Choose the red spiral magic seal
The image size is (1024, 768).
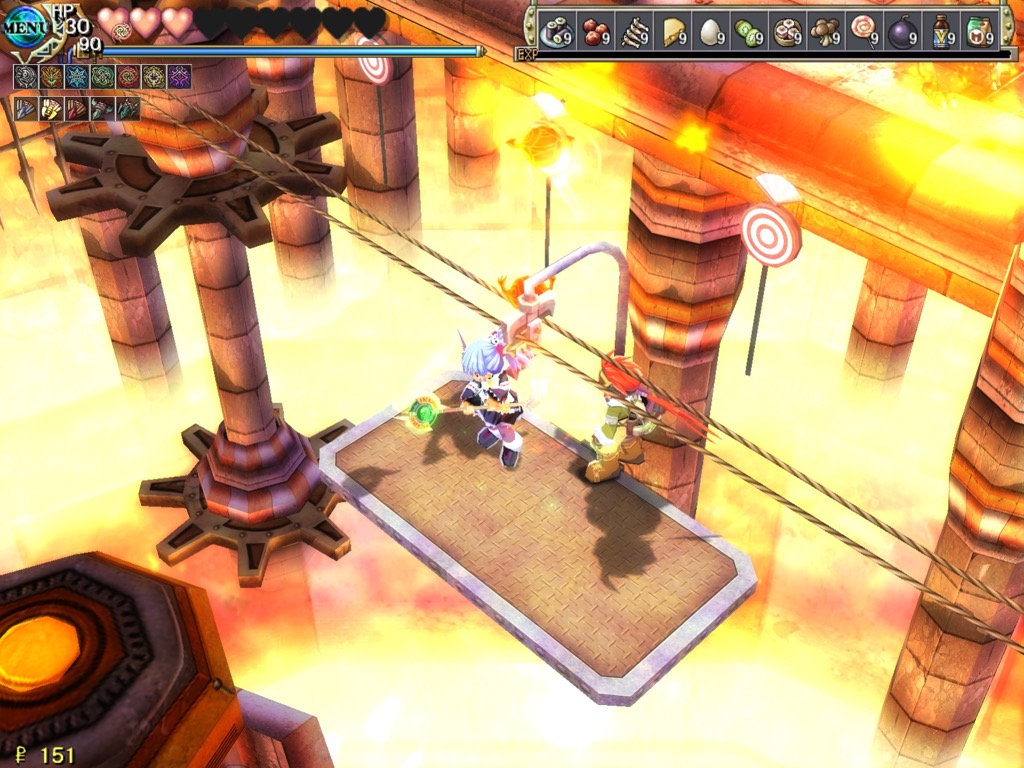[x=128, y=77]
